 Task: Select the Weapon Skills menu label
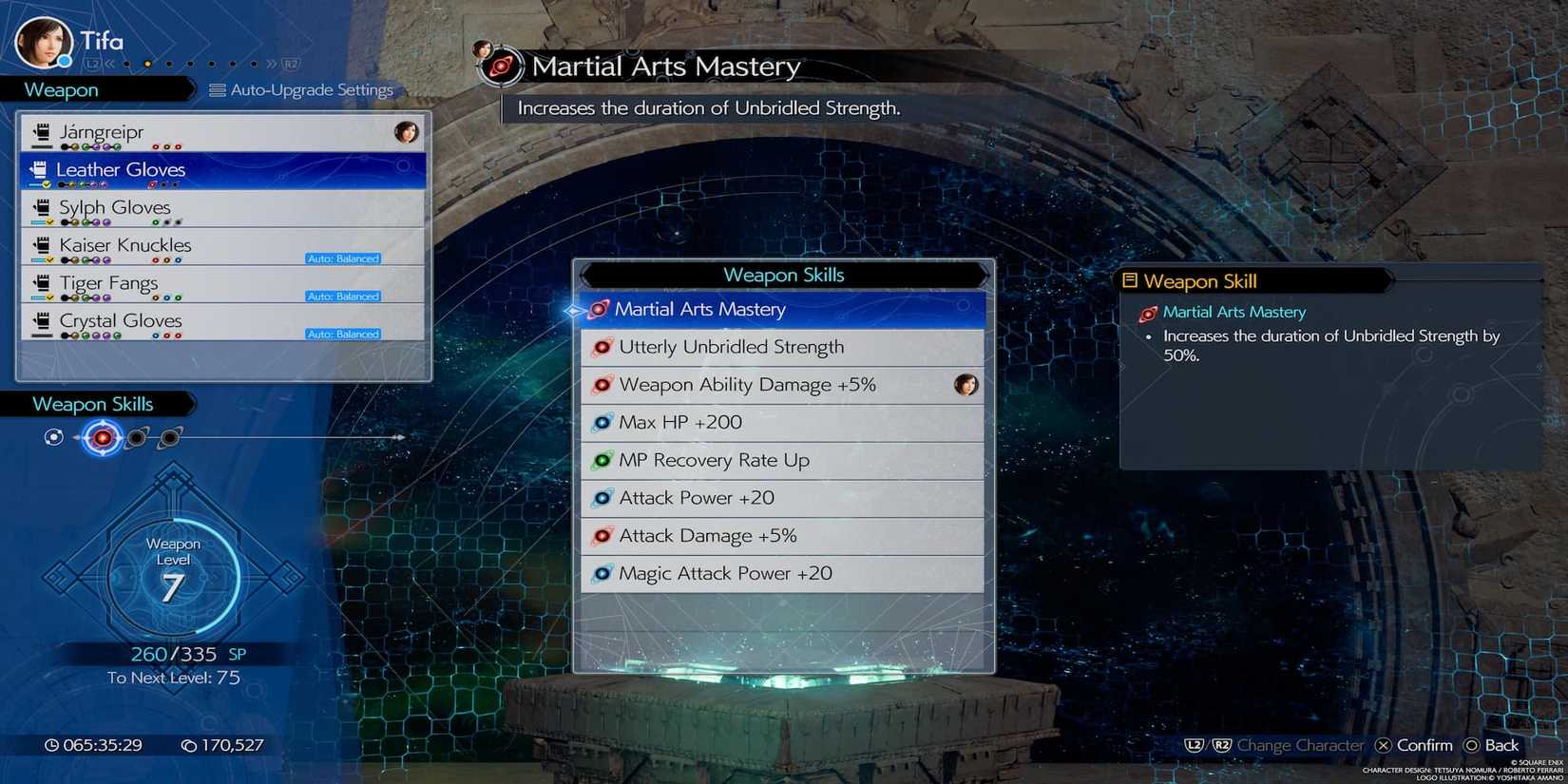pyautogui.click(x=93, y=403)
